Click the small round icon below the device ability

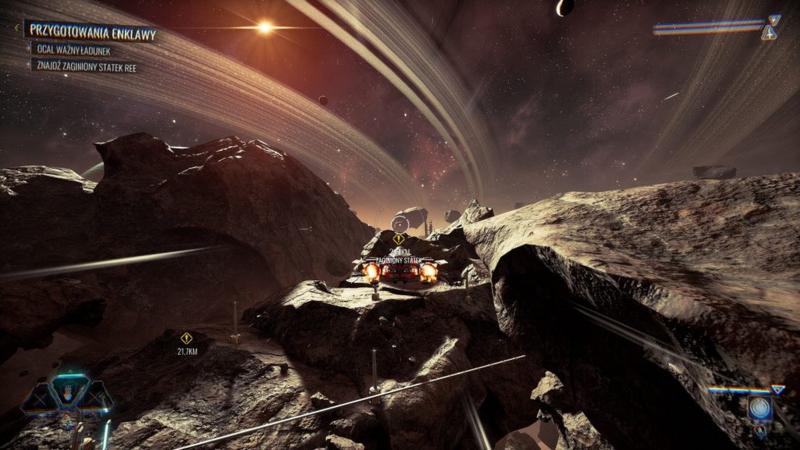pyautogui.click(x=759, y=432)
